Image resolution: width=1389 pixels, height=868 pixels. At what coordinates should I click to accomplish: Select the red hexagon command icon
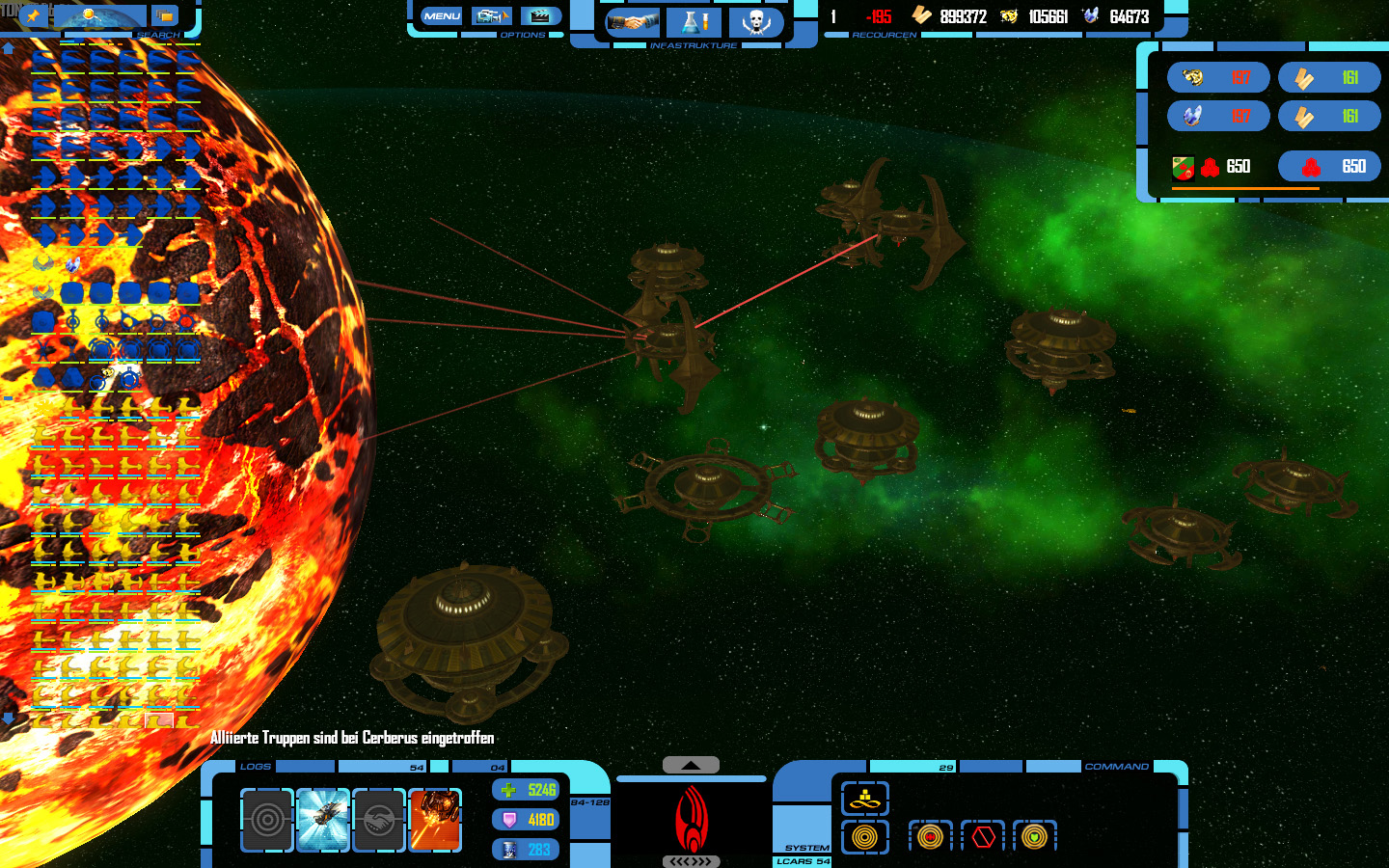coord(983,836)
